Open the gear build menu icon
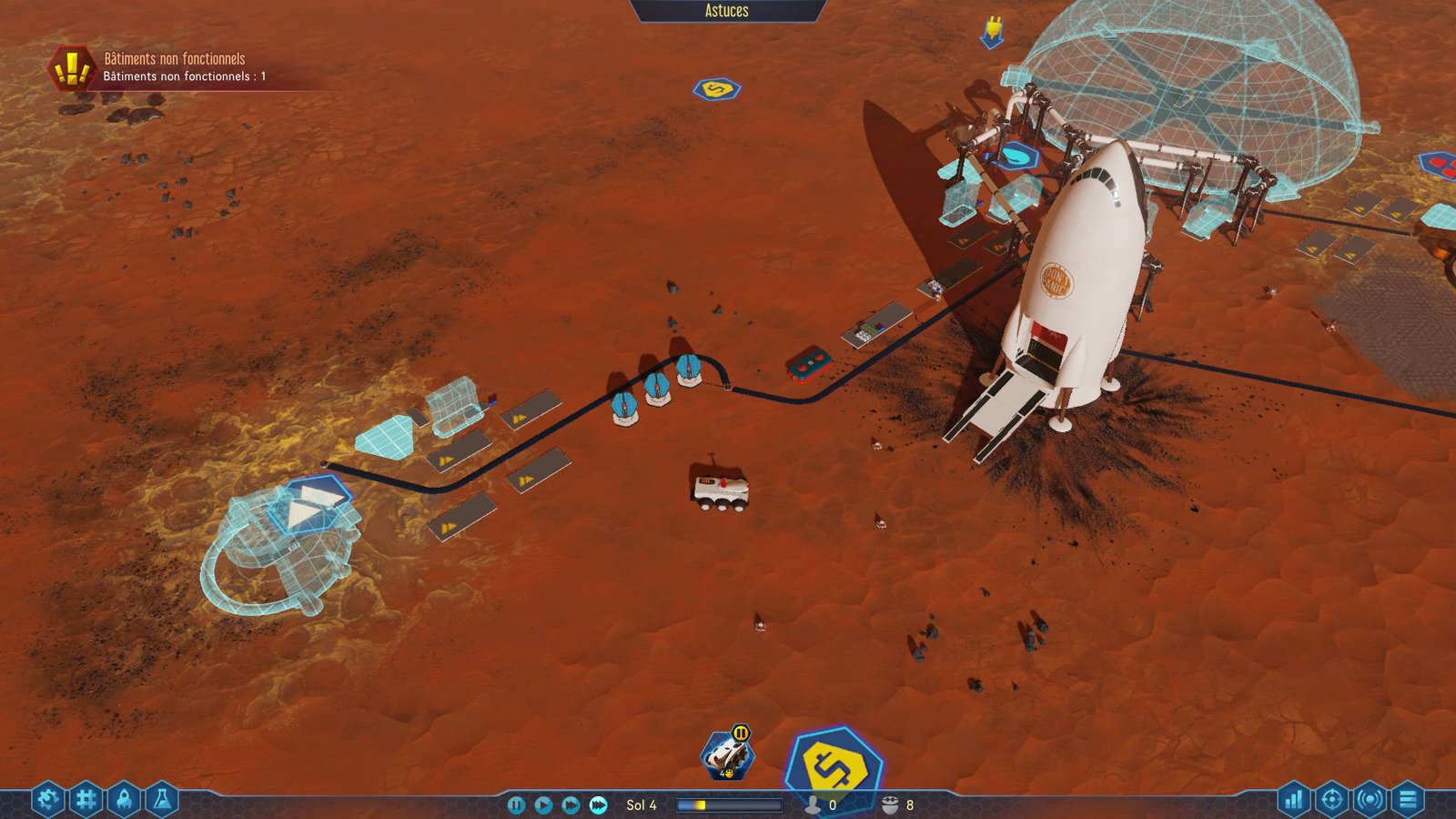This screenshot has height=819, width=1456. pos(47,800)
